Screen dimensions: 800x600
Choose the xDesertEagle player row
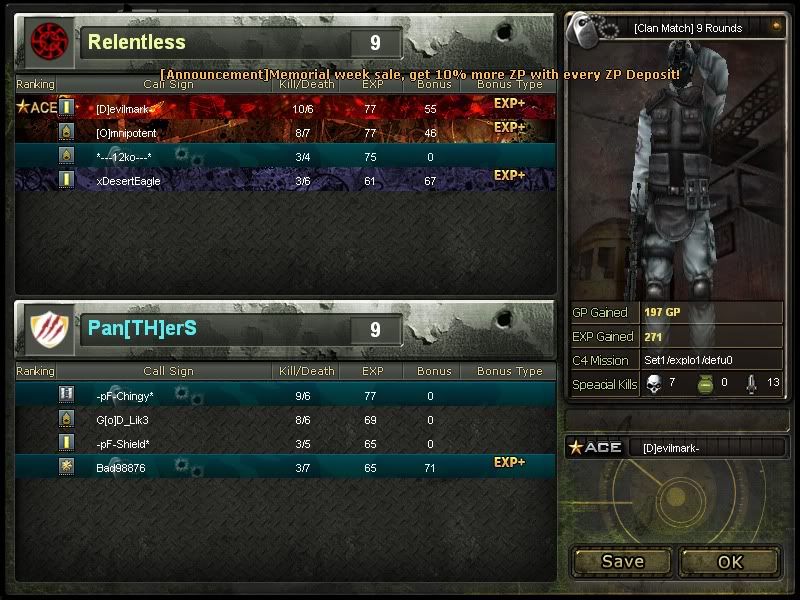pos(285,181)
